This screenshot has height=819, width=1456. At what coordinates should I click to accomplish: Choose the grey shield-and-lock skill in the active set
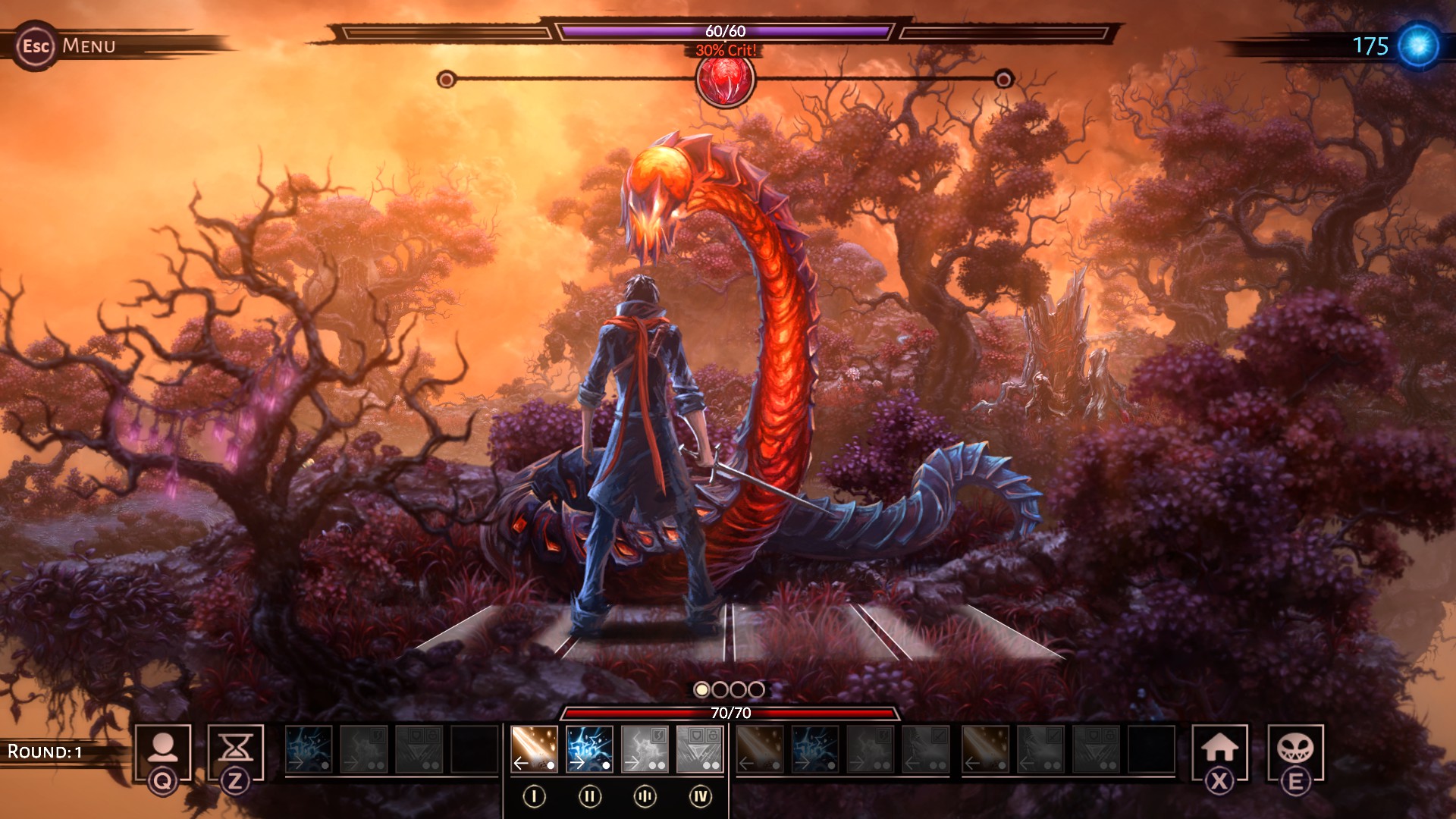(x=699, y=748)
